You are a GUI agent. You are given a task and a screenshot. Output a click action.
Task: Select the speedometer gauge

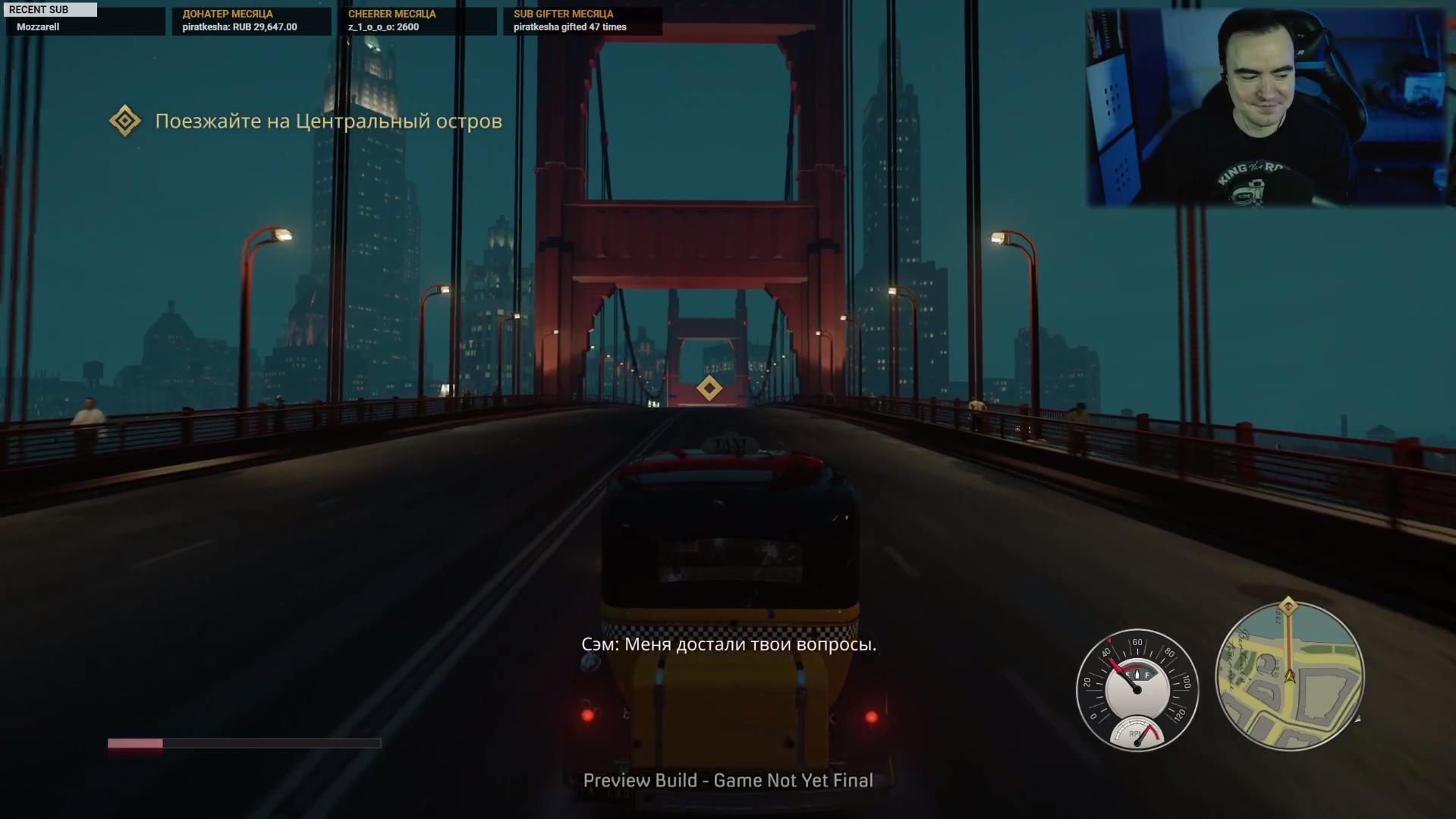1137,690
